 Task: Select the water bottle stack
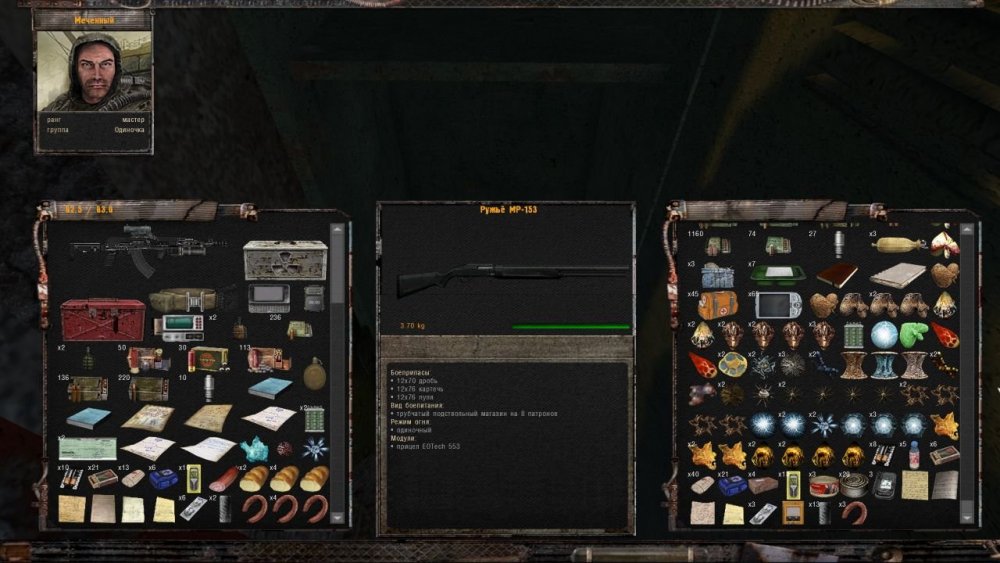point(913,456)
